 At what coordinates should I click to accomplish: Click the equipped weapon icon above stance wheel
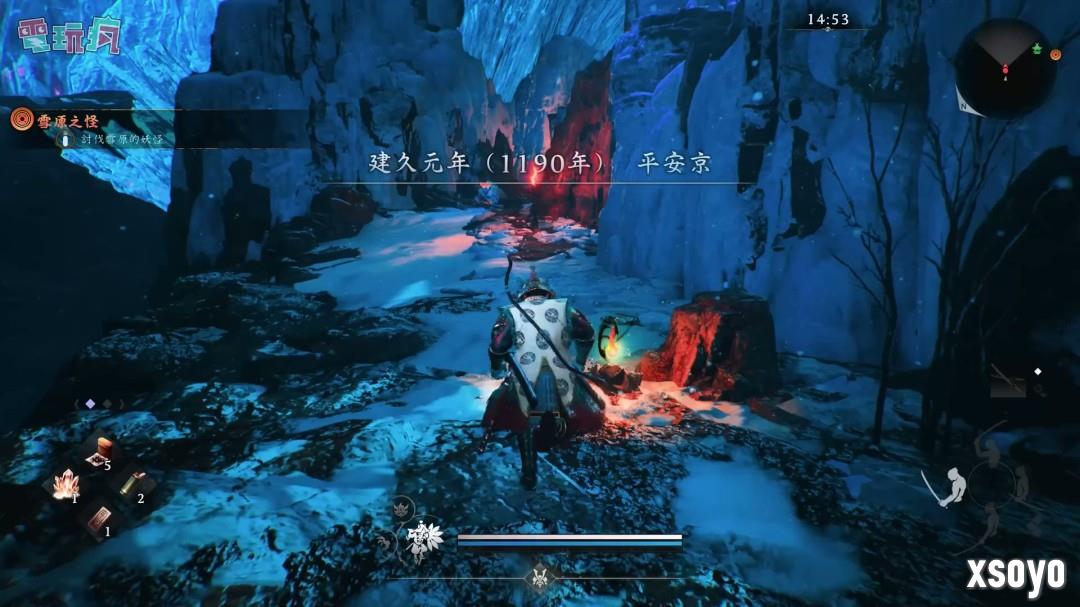[x=1007, y=380]
